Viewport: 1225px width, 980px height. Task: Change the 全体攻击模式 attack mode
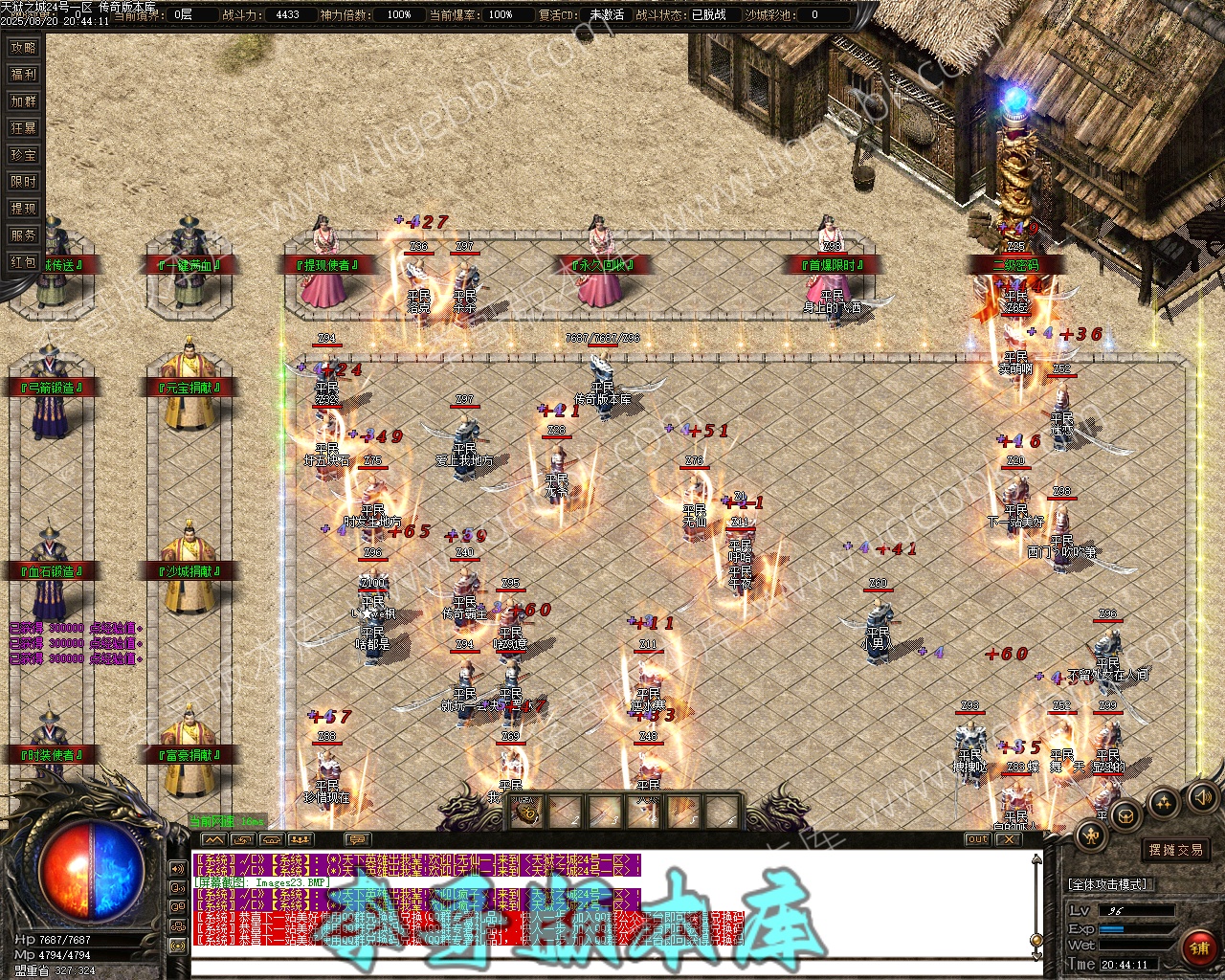click(x=1110, y=884)
